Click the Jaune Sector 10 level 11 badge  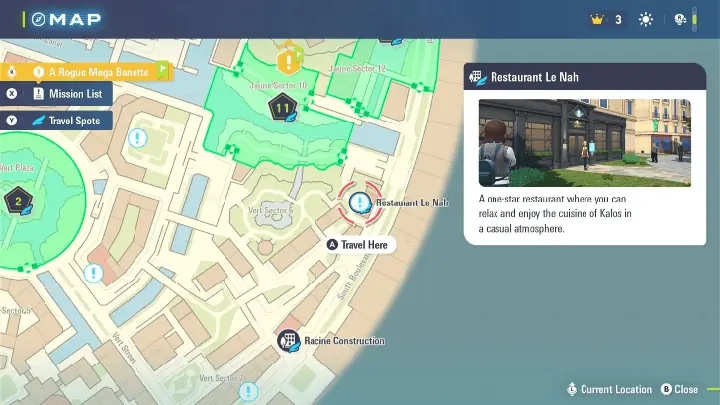(283, 107)
